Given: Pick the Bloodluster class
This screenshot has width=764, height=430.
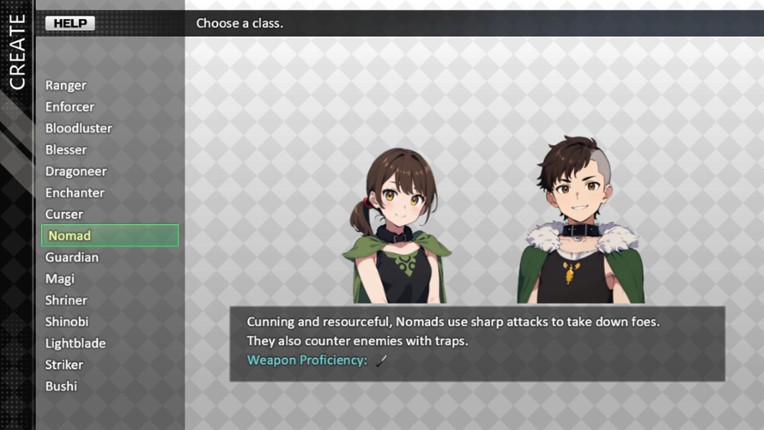Looking at the screenshot, I should [78, 129].
